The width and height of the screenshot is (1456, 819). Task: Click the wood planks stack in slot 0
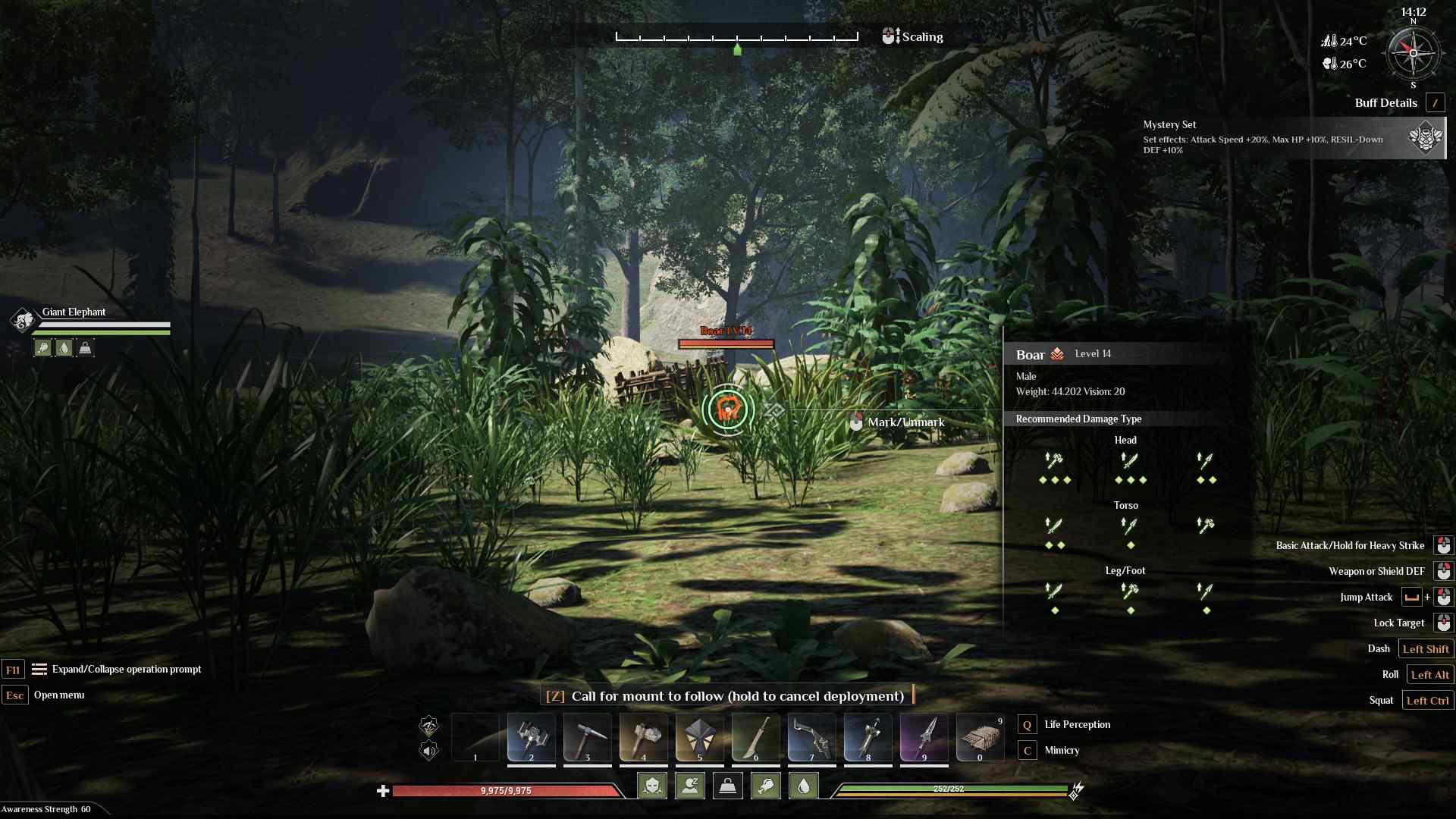[981, 738]
